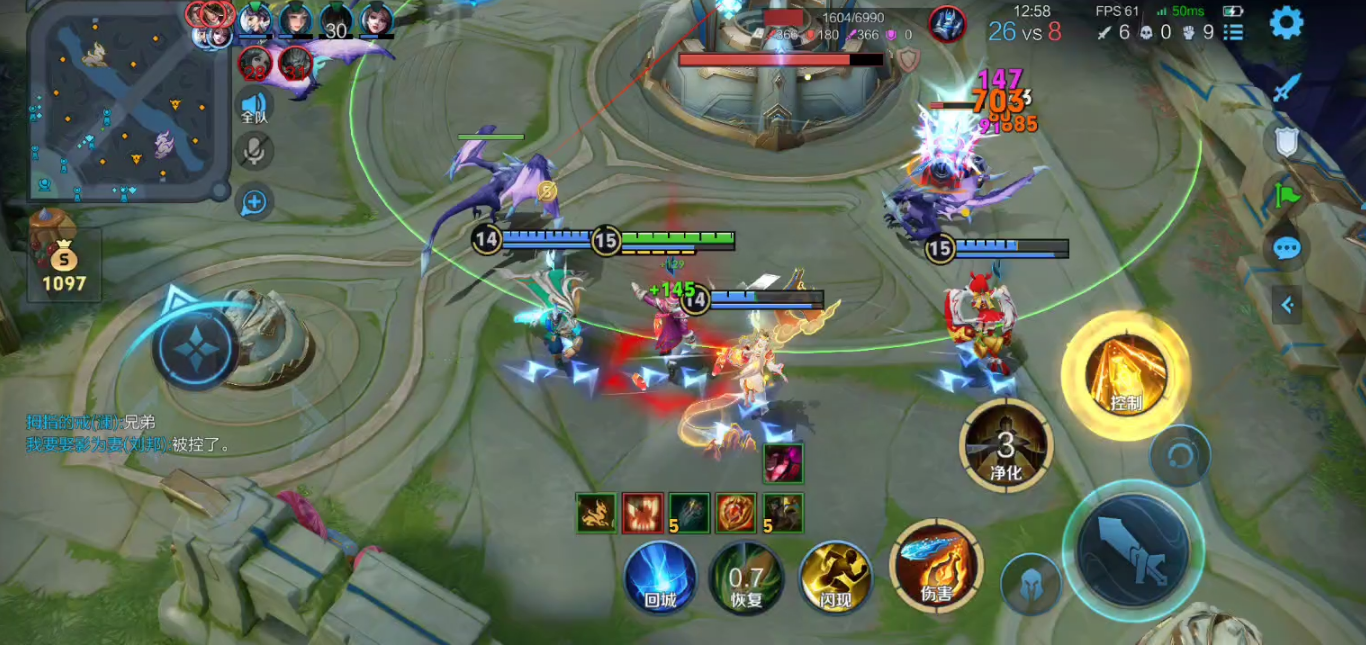Viewport: 1366px width, 645px height.
Task: Open the settings gear menu
Action: tap(1286, 22)
